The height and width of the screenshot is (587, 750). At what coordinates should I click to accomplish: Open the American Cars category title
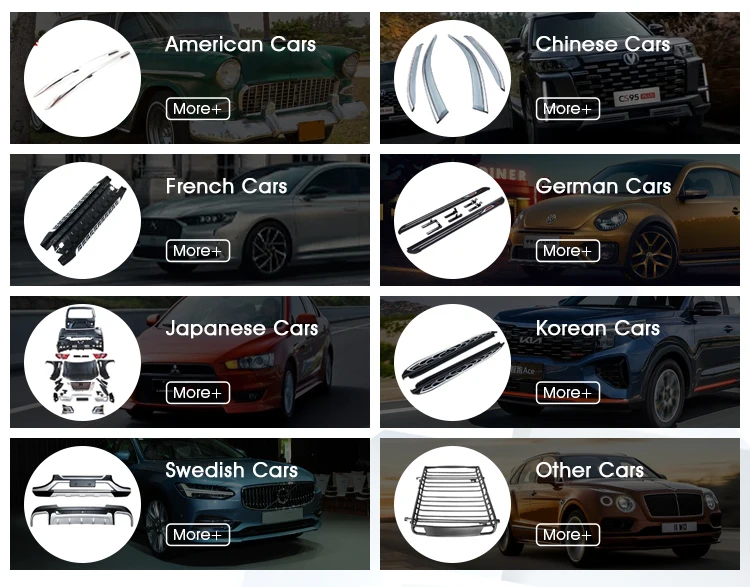[x=240, y=44]
